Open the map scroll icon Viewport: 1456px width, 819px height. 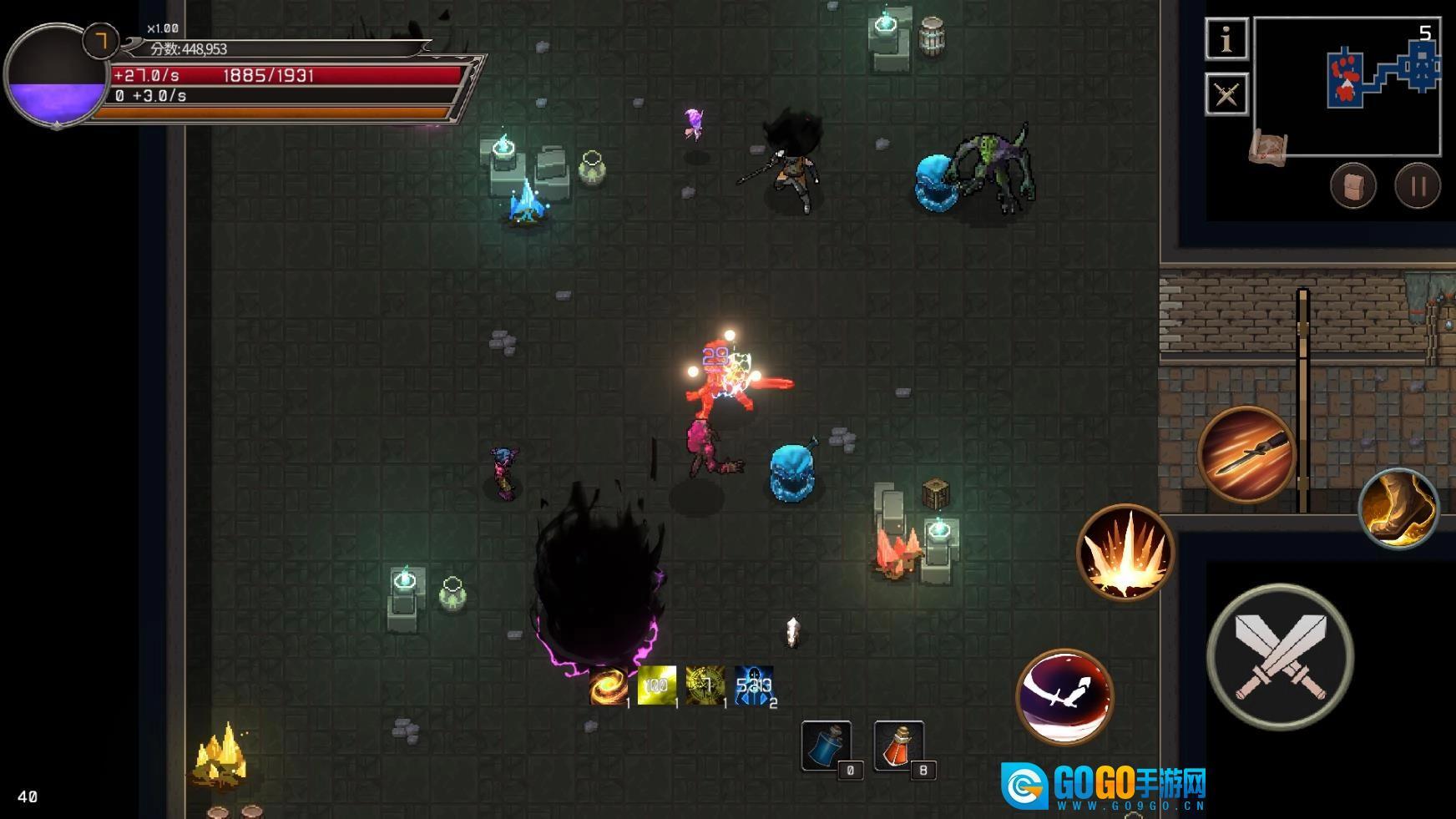1268,148
